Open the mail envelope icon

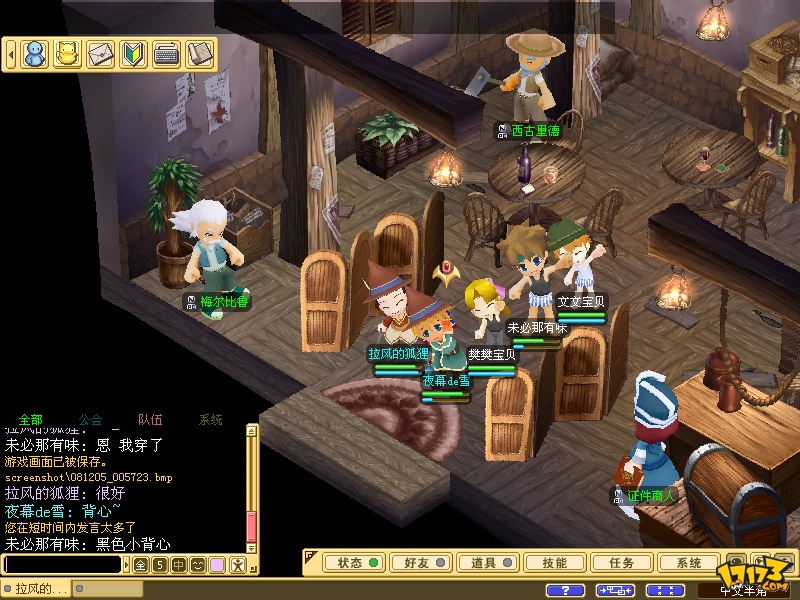100,53
